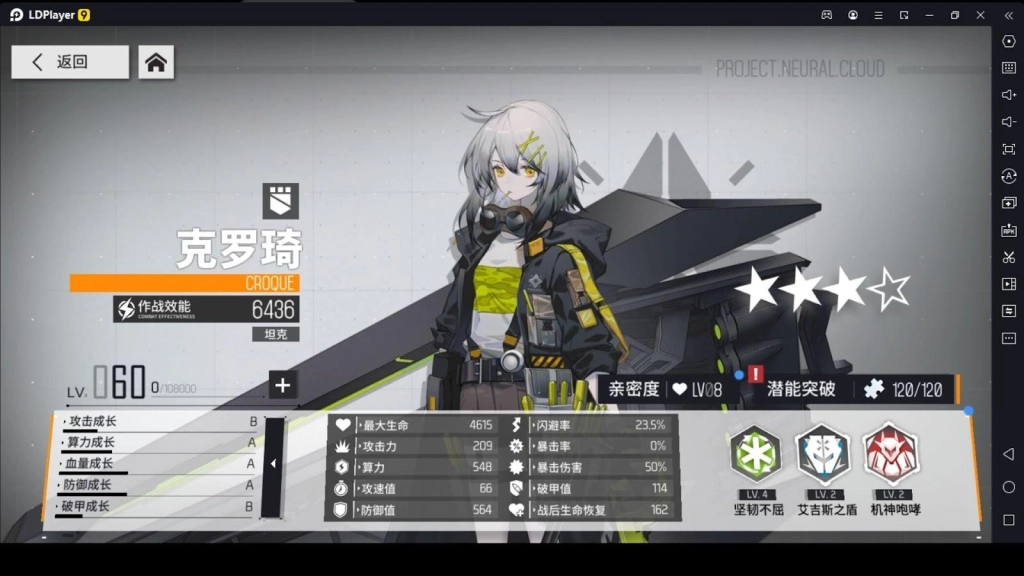Open the home screen via house icon
1024x576 pixels.
pyautogui.click(x=155, y=62)
